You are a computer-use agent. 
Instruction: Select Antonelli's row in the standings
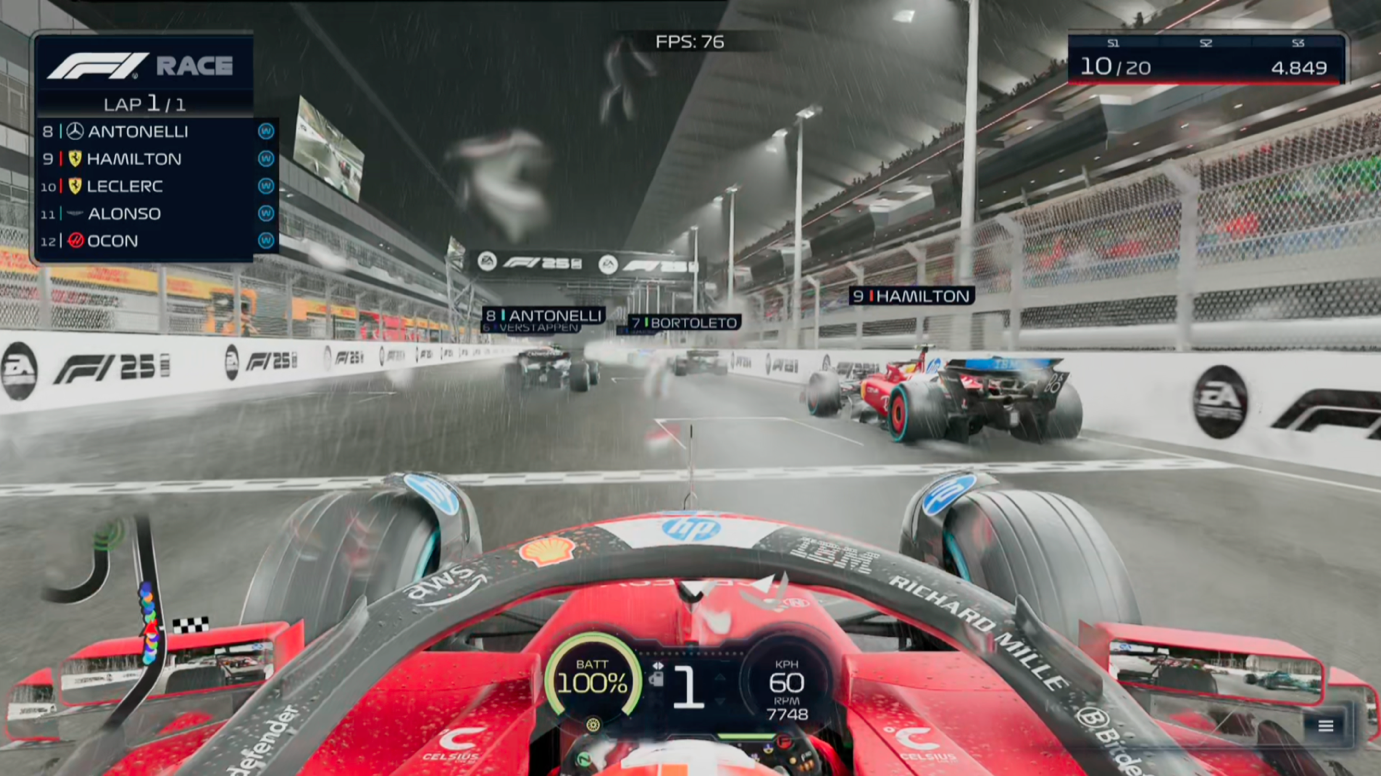pyautogui.click(x=155, y=131)
